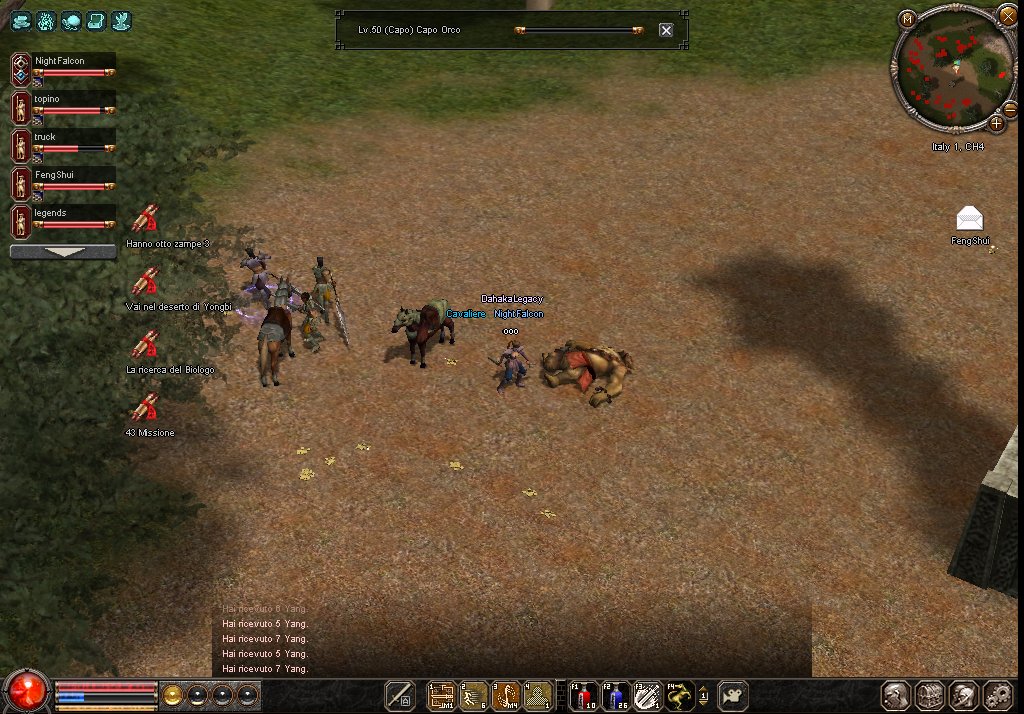Zoom in the minimap with the plus button
1024x714 pixels.
(x=997, y=123)
